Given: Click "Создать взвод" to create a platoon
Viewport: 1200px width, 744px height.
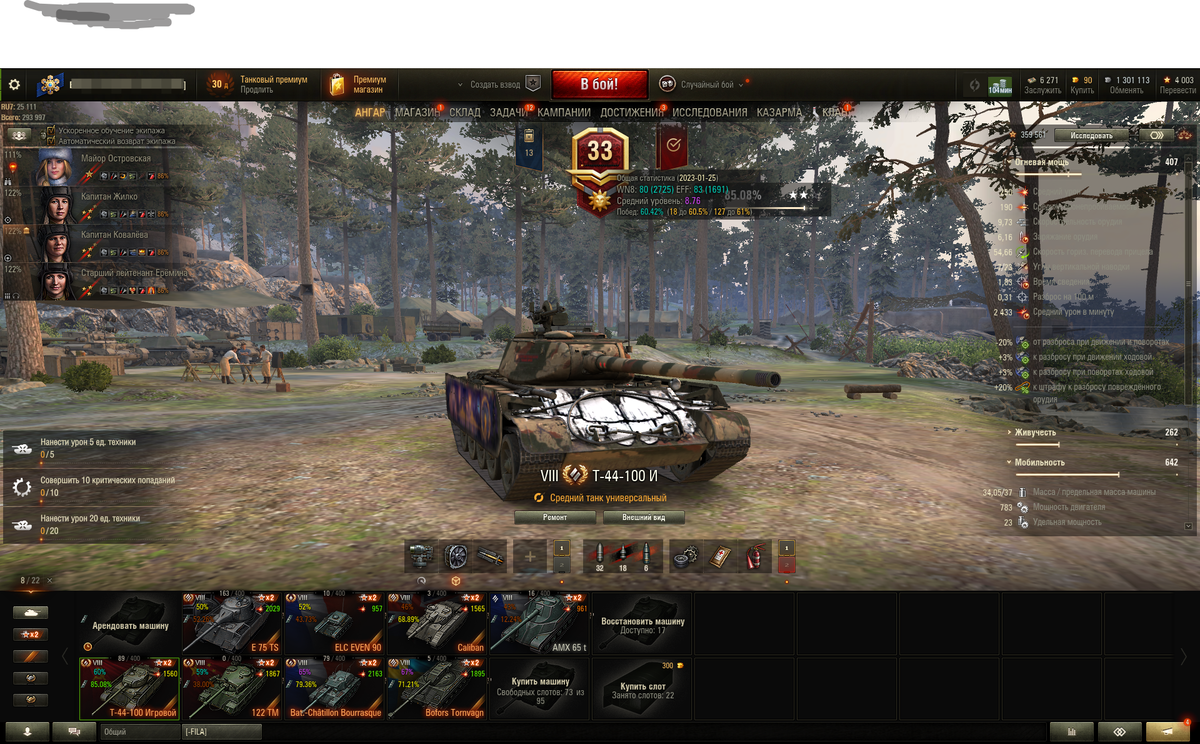Looking at the screenshot, I should (497, 85).
